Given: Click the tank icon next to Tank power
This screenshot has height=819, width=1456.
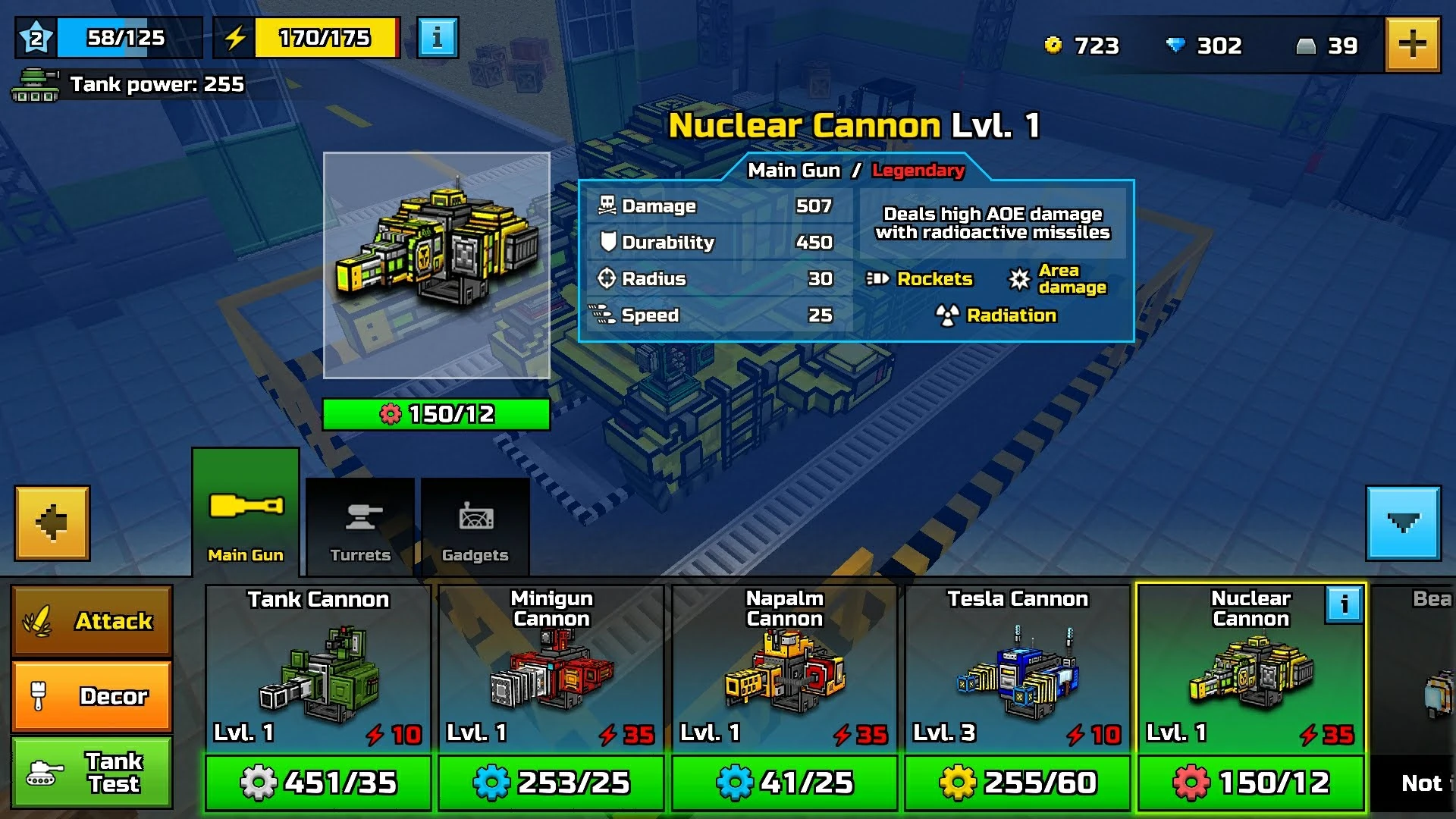Looking at the screenshot, I should pos(36,85).
